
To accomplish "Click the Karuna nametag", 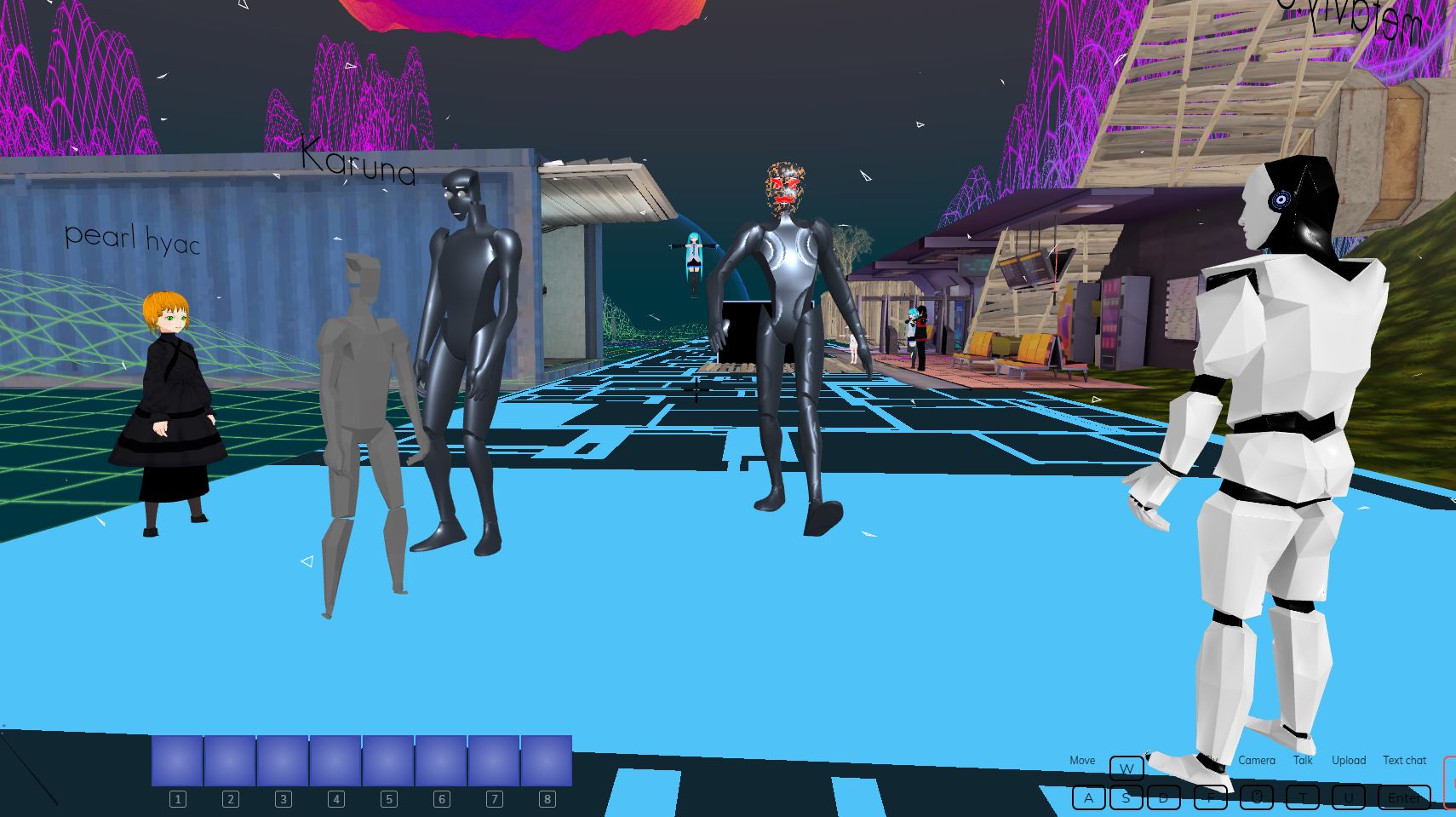I will [358, 161].
